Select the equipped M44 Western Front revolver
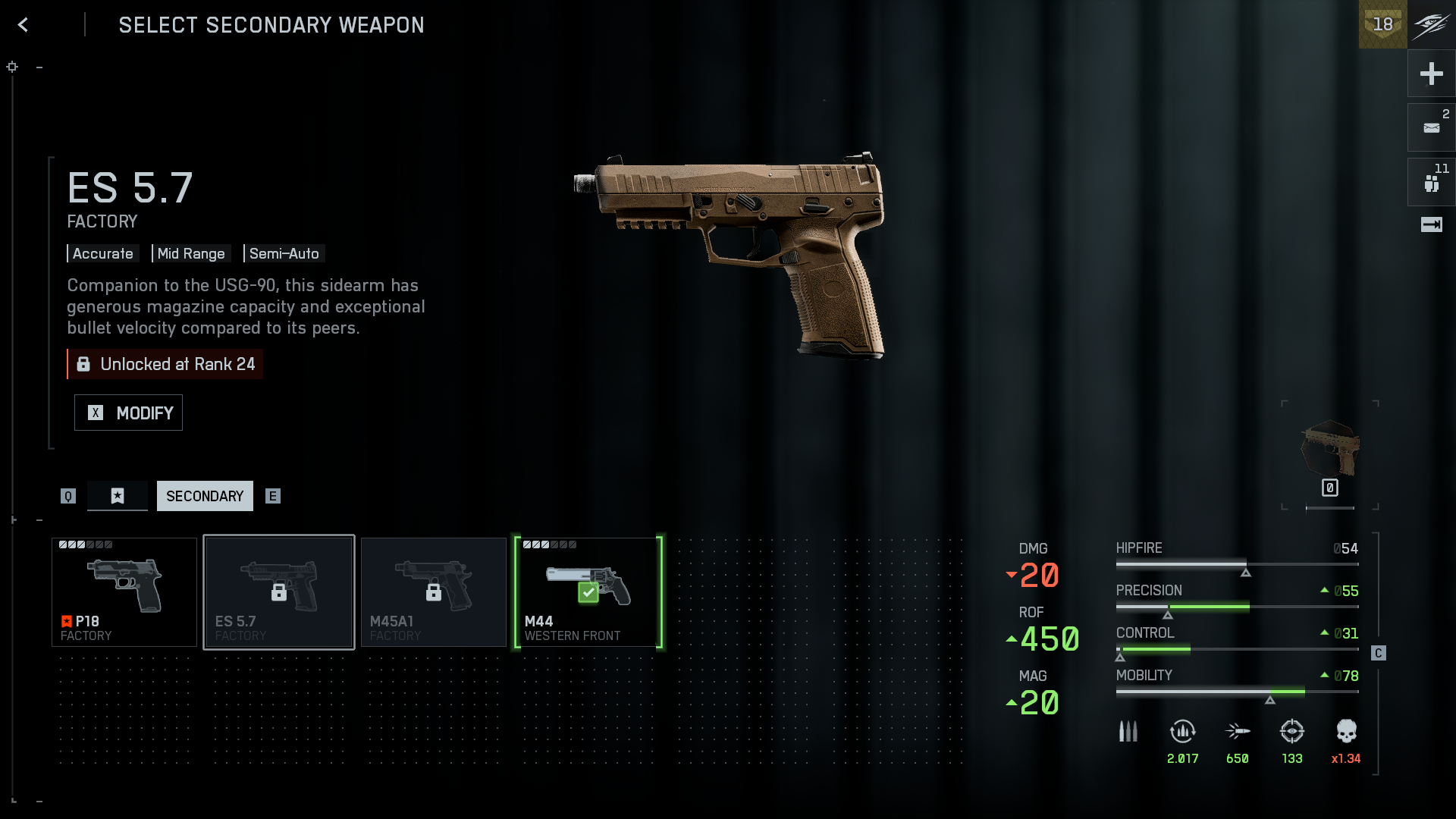This screenshot has height=819, width=1456. click(x=588, y=592)
